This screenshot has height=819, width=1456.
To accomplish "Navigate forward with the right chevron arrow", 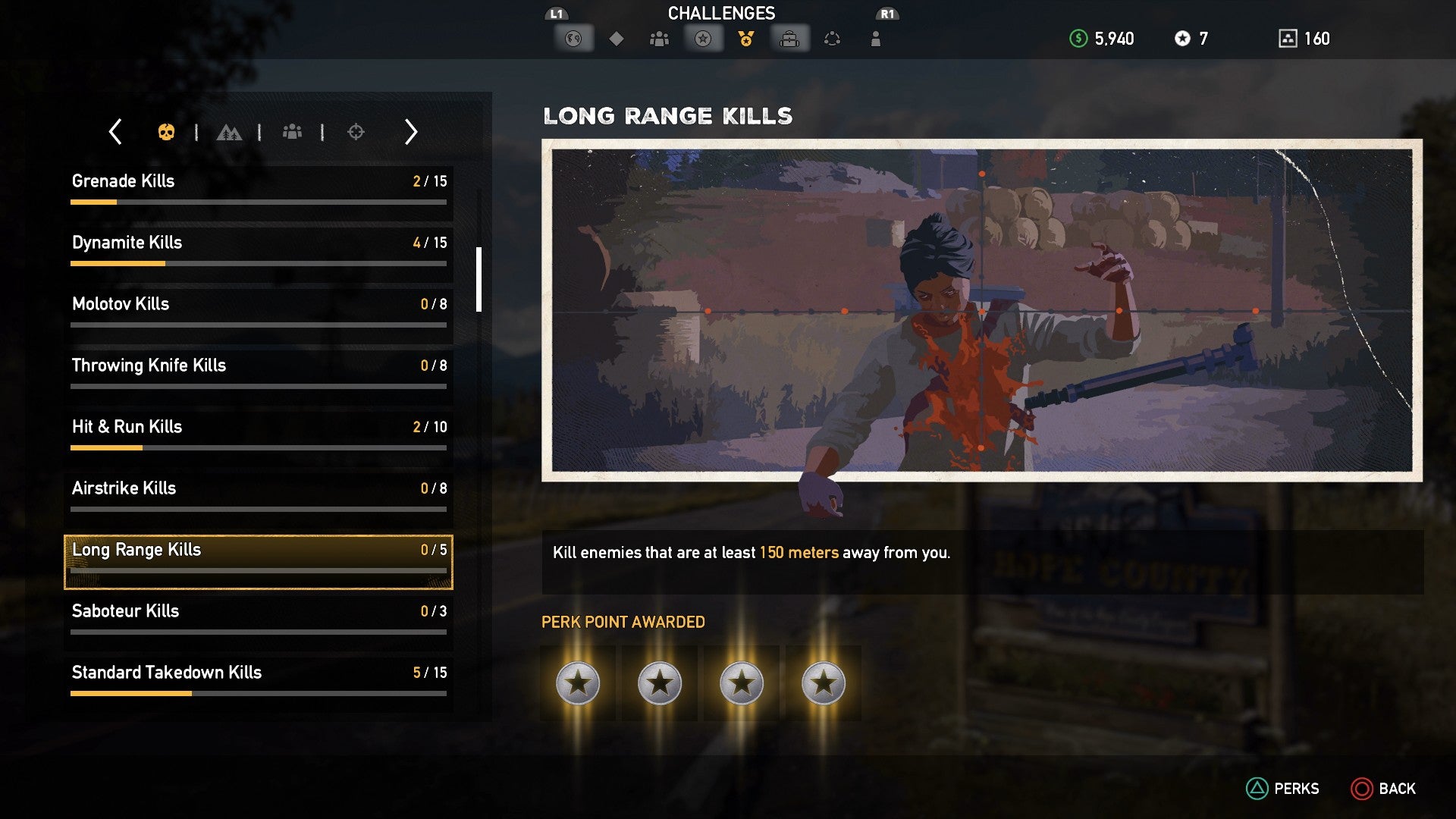I will (x=410, y=131).
